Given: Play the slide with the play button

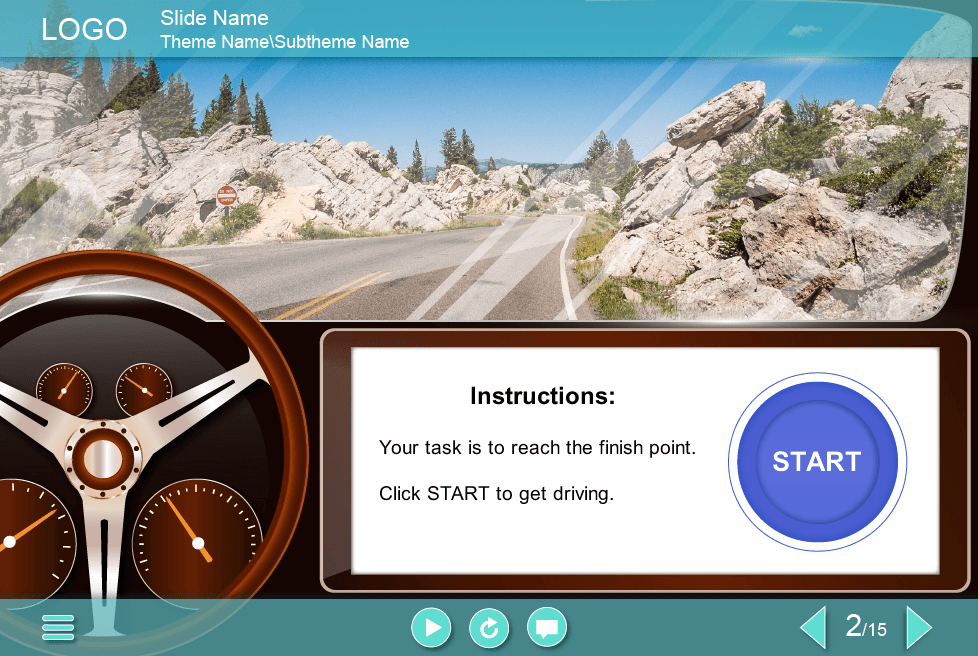Looking at the screenshot, I should click(x=431, y=627).
